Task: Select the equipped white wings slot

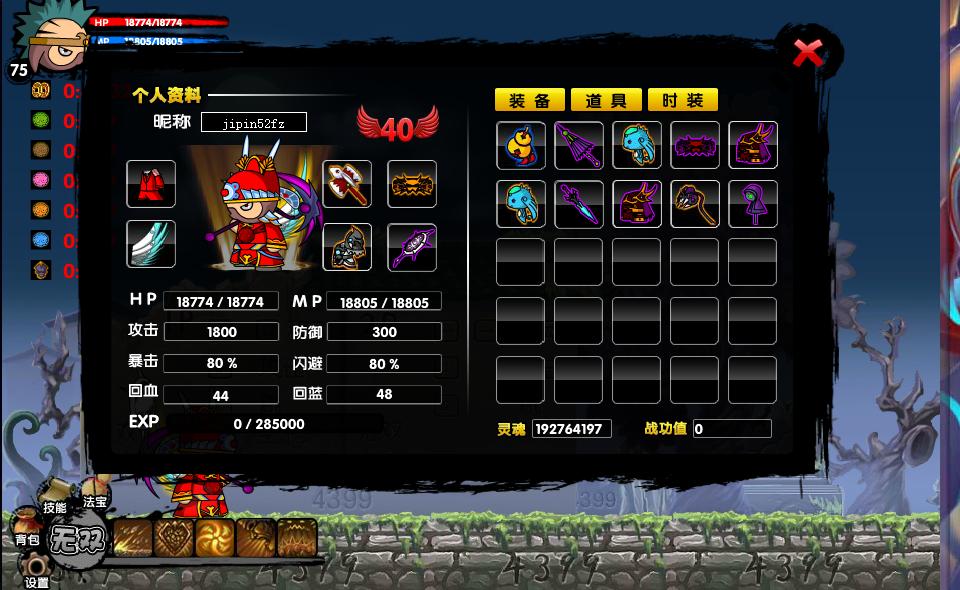Action: pos(151,245)
